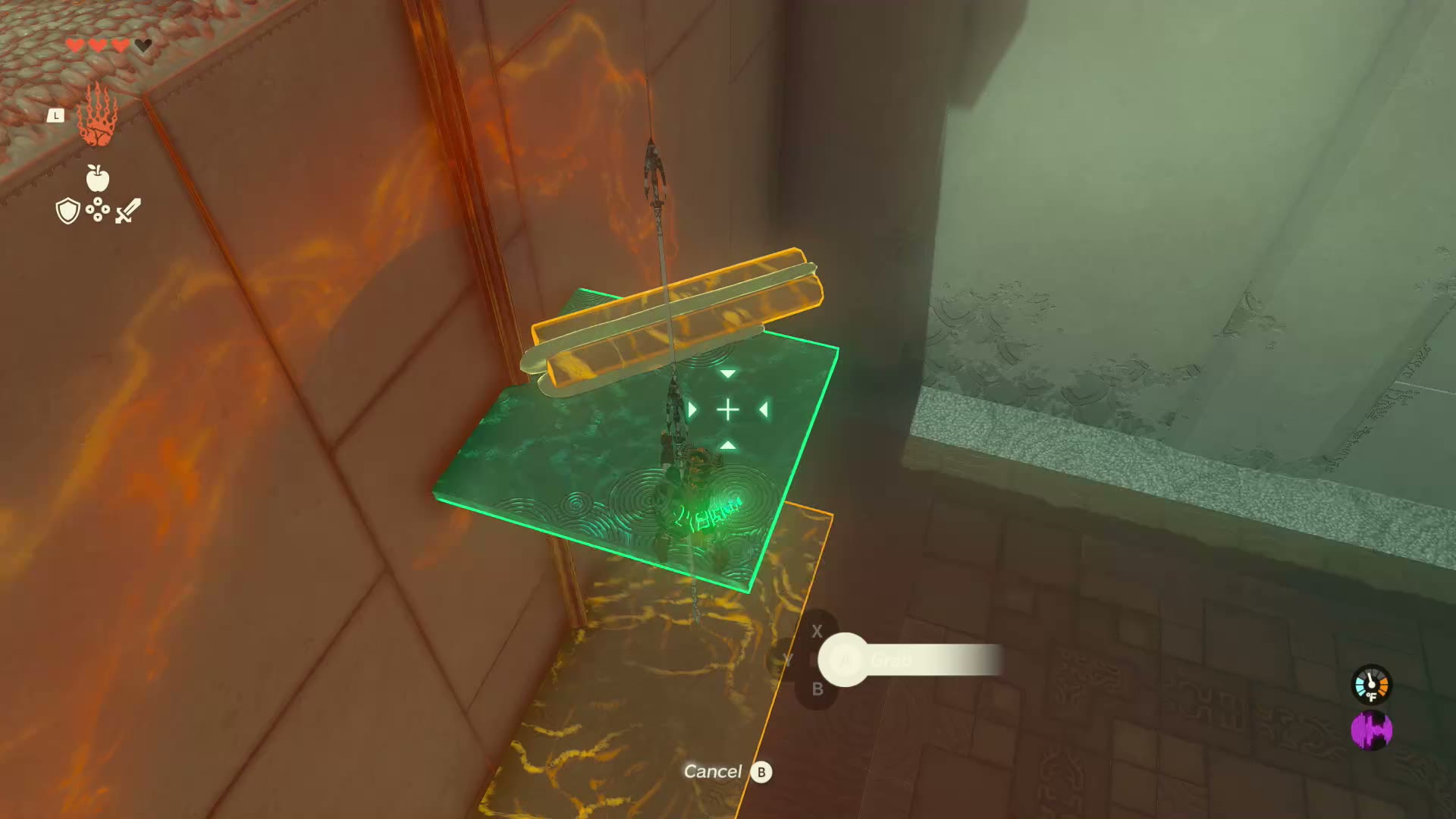Click the purple sound-wave noise indicator
This screenshot has width=1456, height=819.
tap(1371, 731)
